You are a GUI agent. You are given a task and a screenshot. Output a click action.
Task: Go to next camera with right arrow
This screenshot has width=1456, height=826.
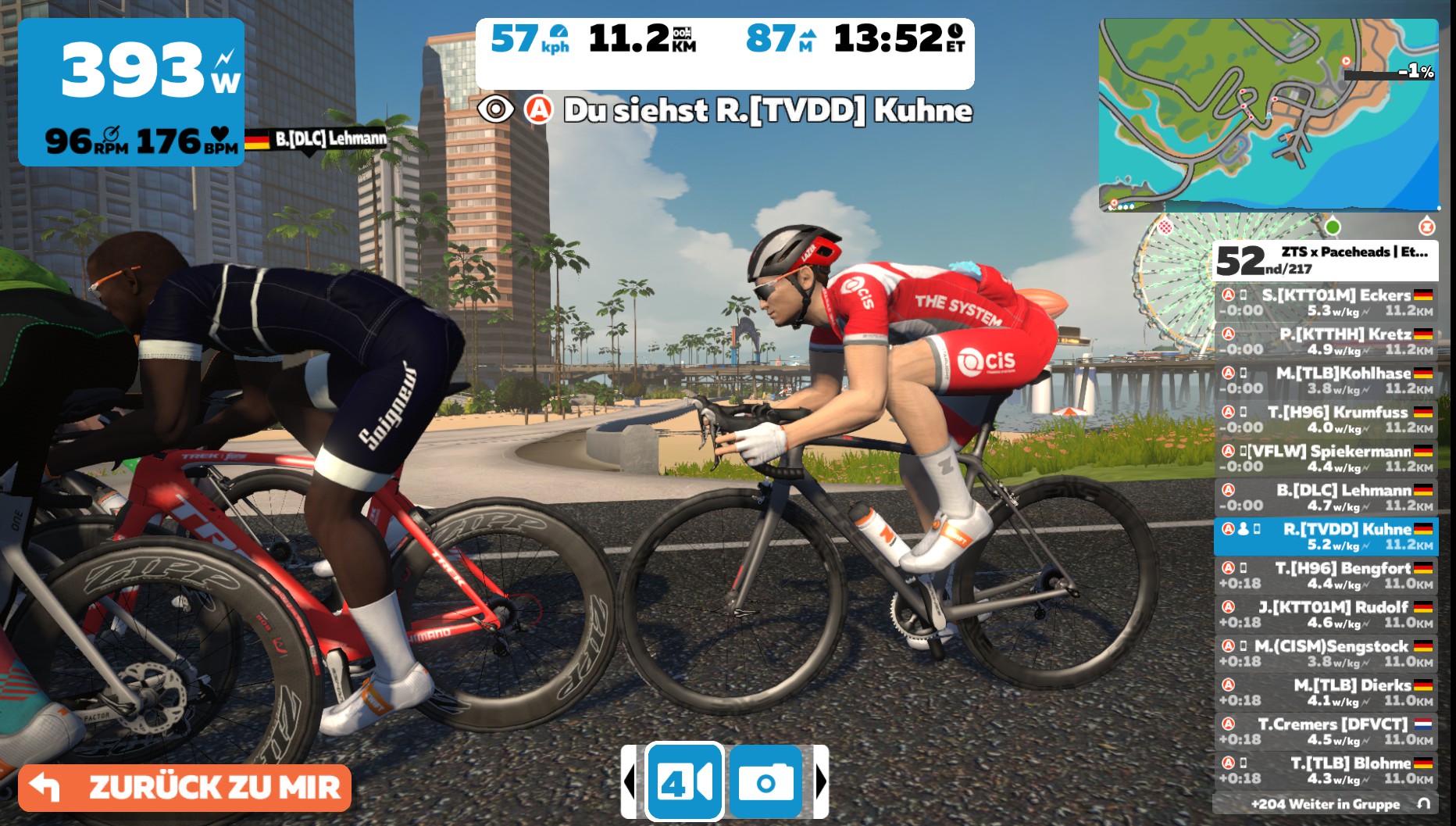coord(820,781)
